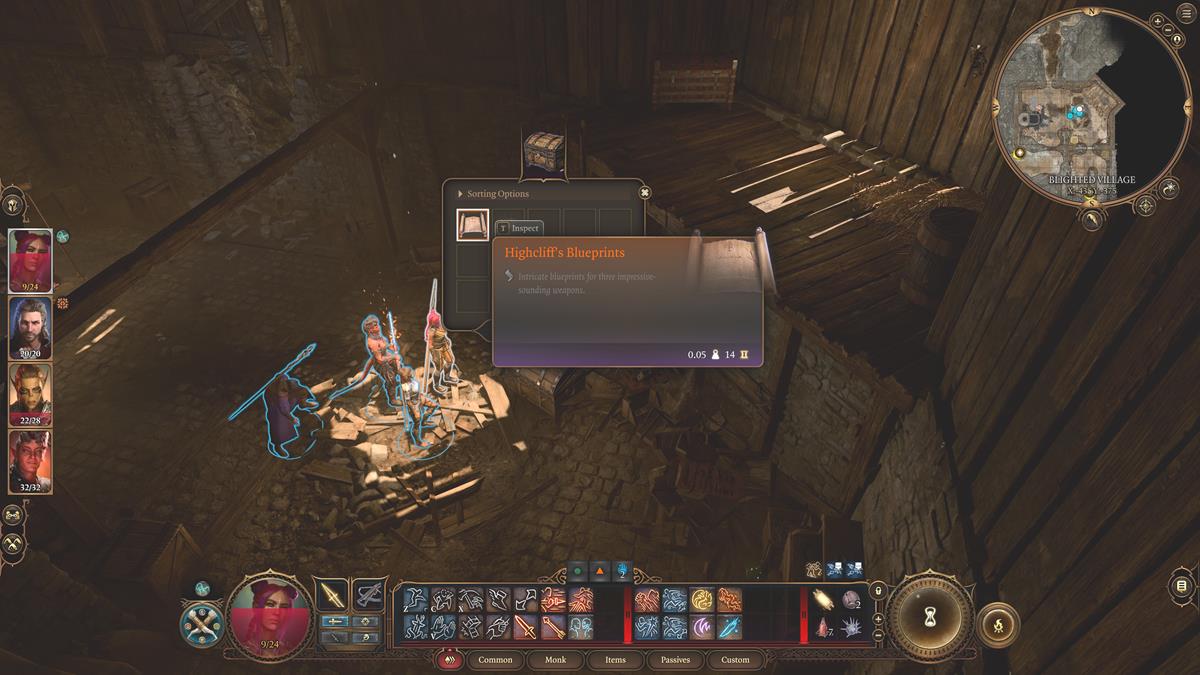Switch to the Common hotbar tab

pos(495,660)
